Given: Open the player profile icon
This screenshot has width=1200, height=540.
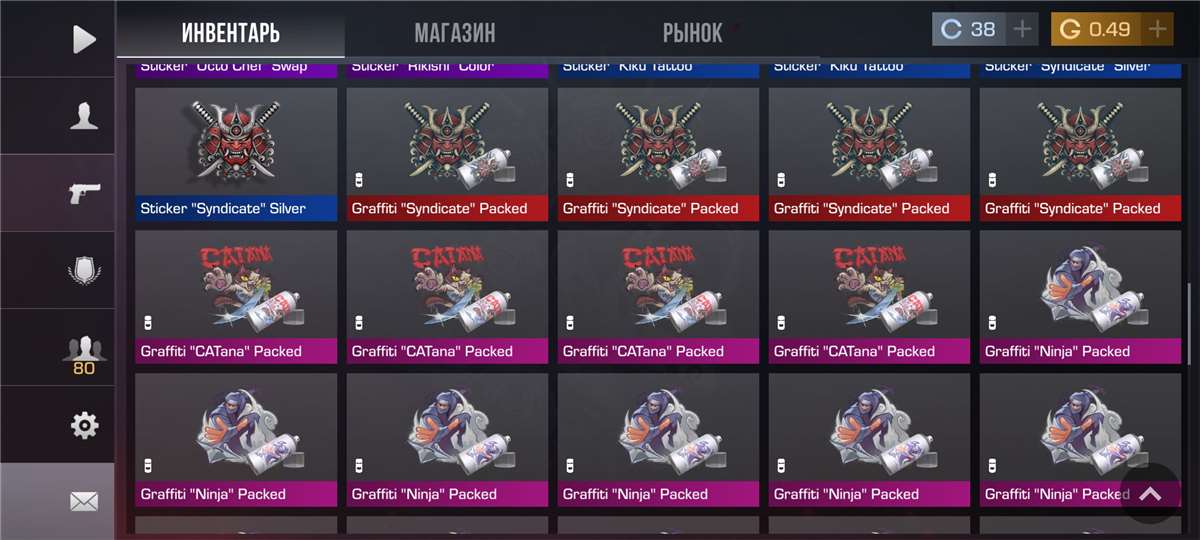Looking at the screenshot, I should 84,116.
